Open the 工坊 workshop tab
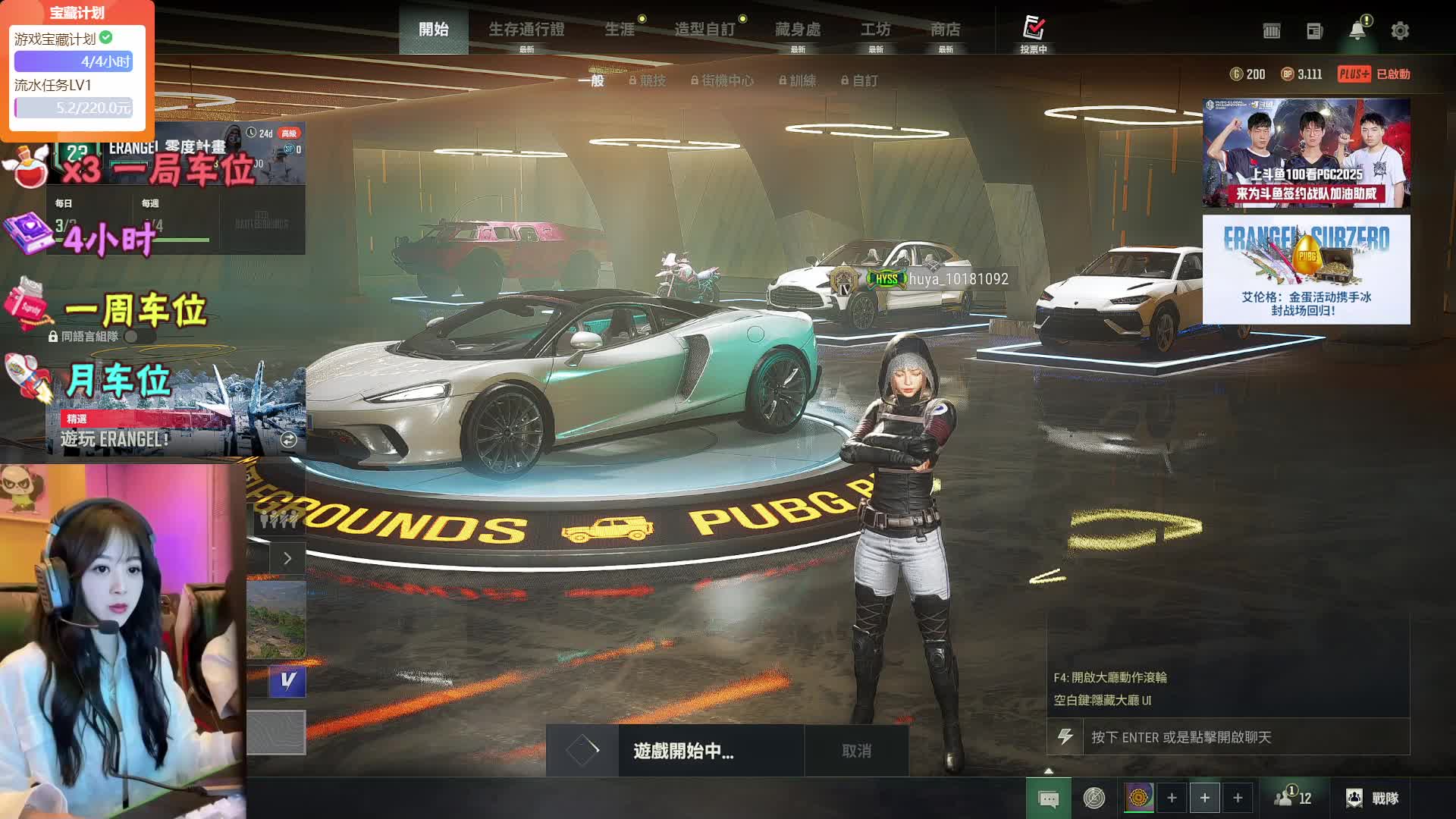 tap(875, 30)
